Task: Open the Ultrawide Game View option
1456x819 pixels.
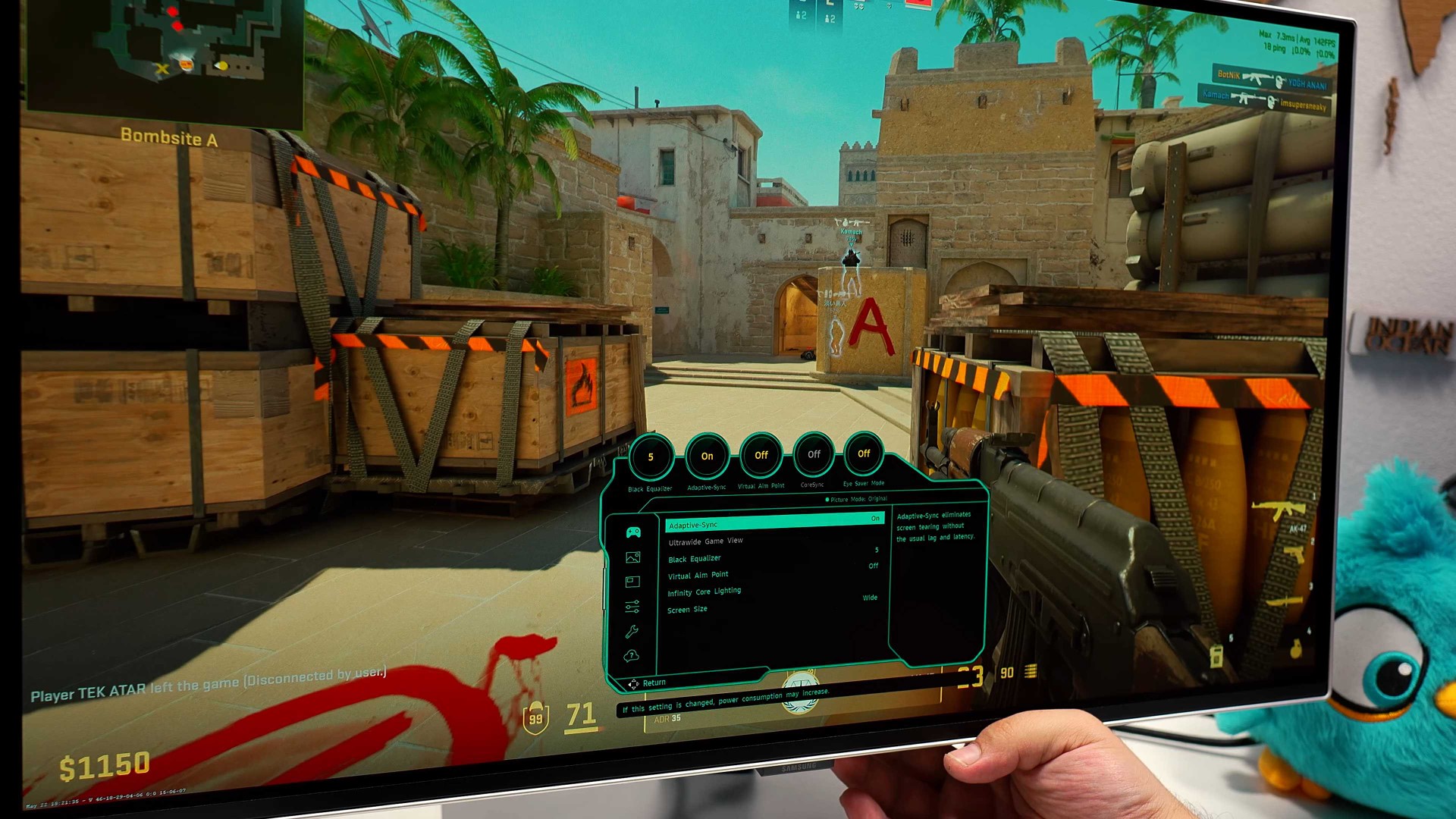Action: 705,541
